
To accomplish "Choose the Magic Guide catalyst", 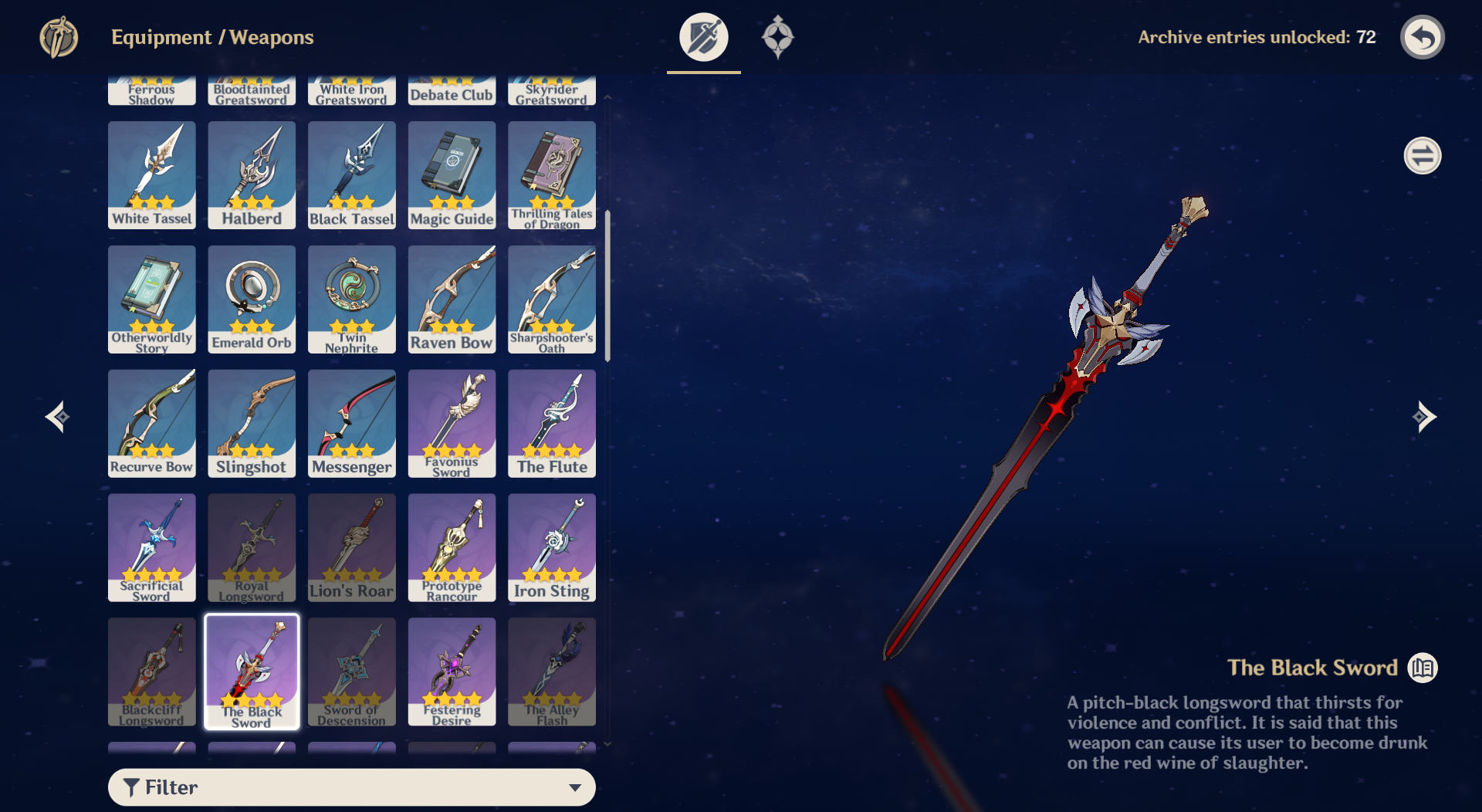I will pos(452,175).
